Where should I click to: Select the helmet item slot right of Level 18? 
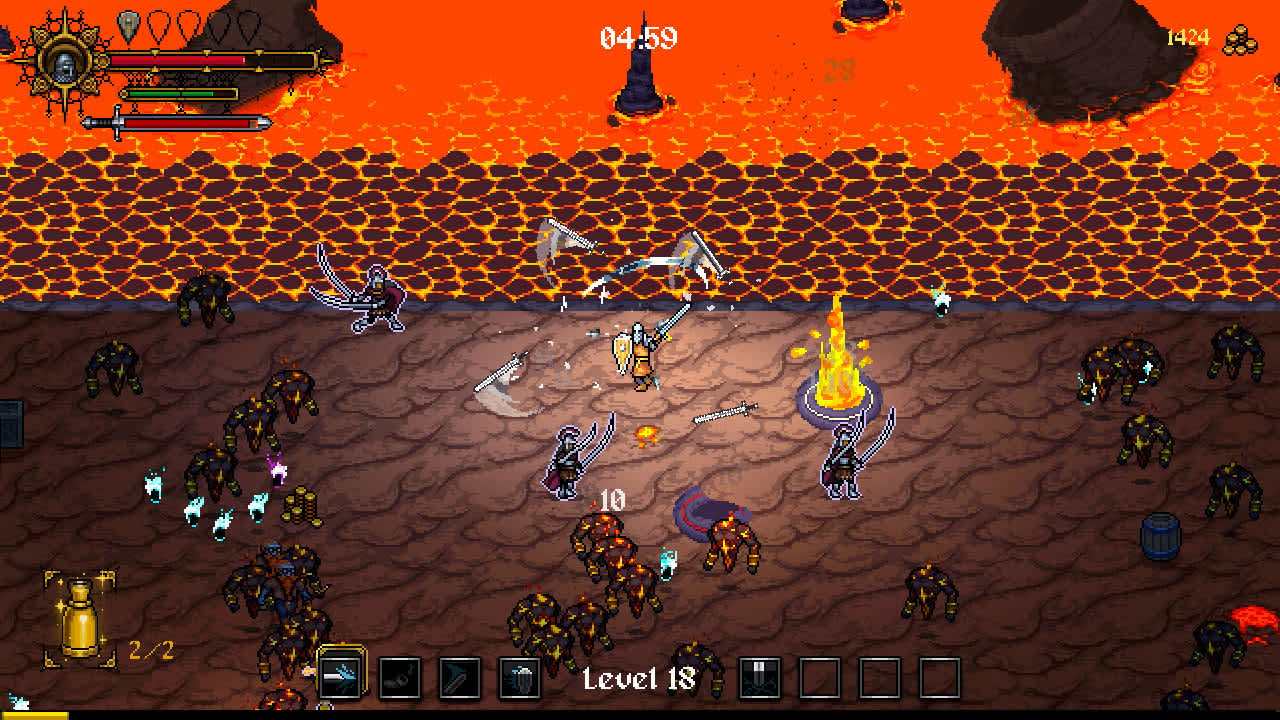click(760, 675)
